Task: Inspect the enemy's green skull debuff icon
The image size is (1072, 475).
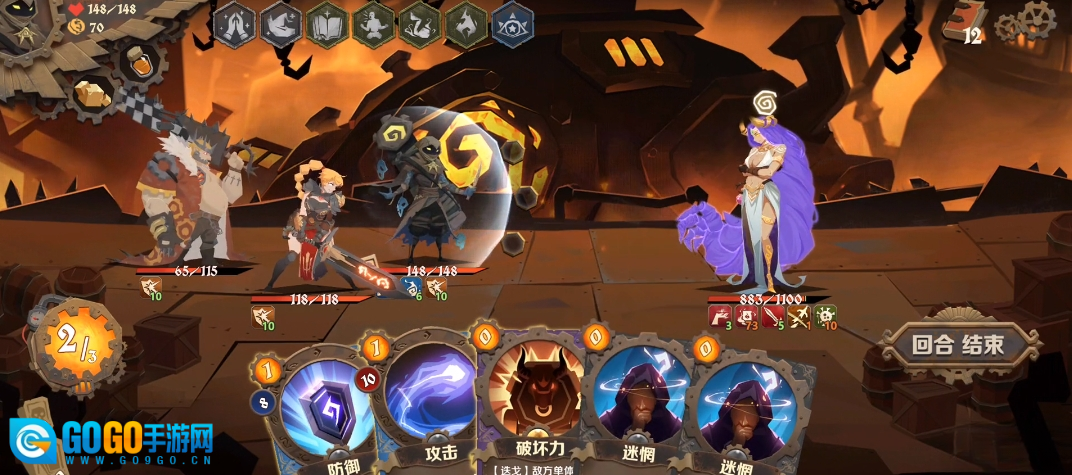Action: [825, 318]
